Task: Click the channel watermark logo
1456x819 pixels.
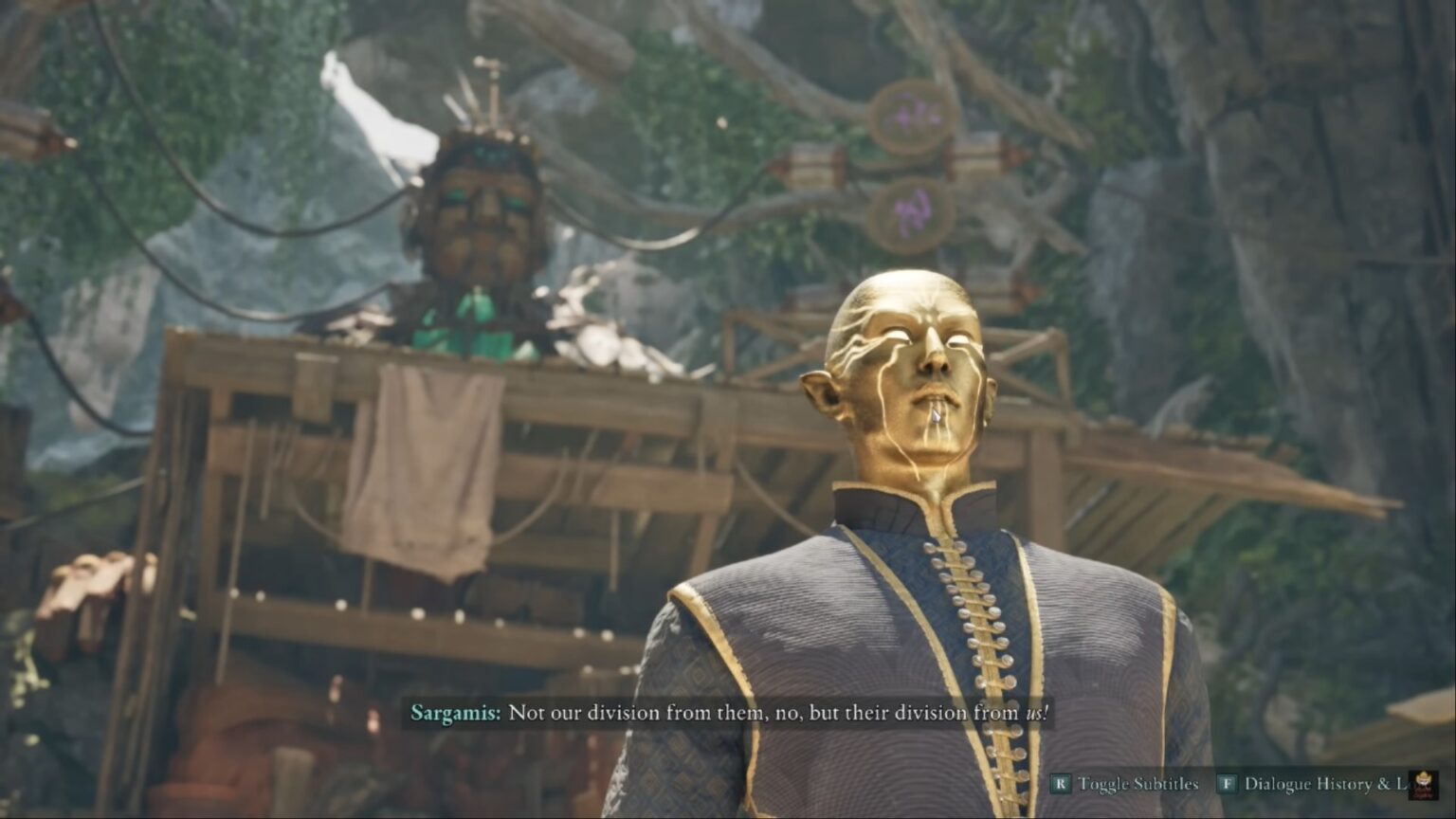Action: [x=1423, y=785]
